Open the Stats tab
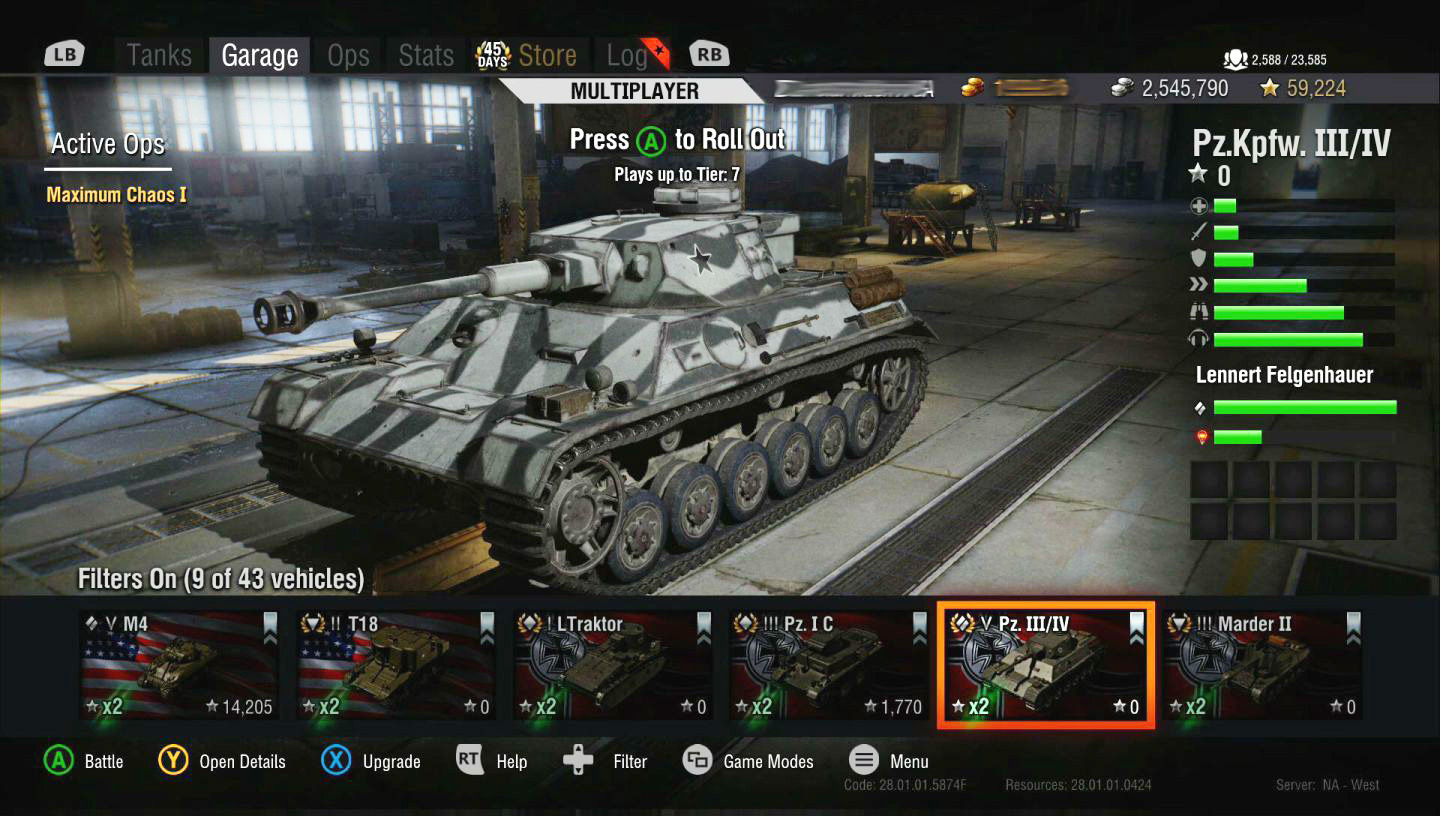The width and height of the screenshot is (1440, 816). click(426, 55)
